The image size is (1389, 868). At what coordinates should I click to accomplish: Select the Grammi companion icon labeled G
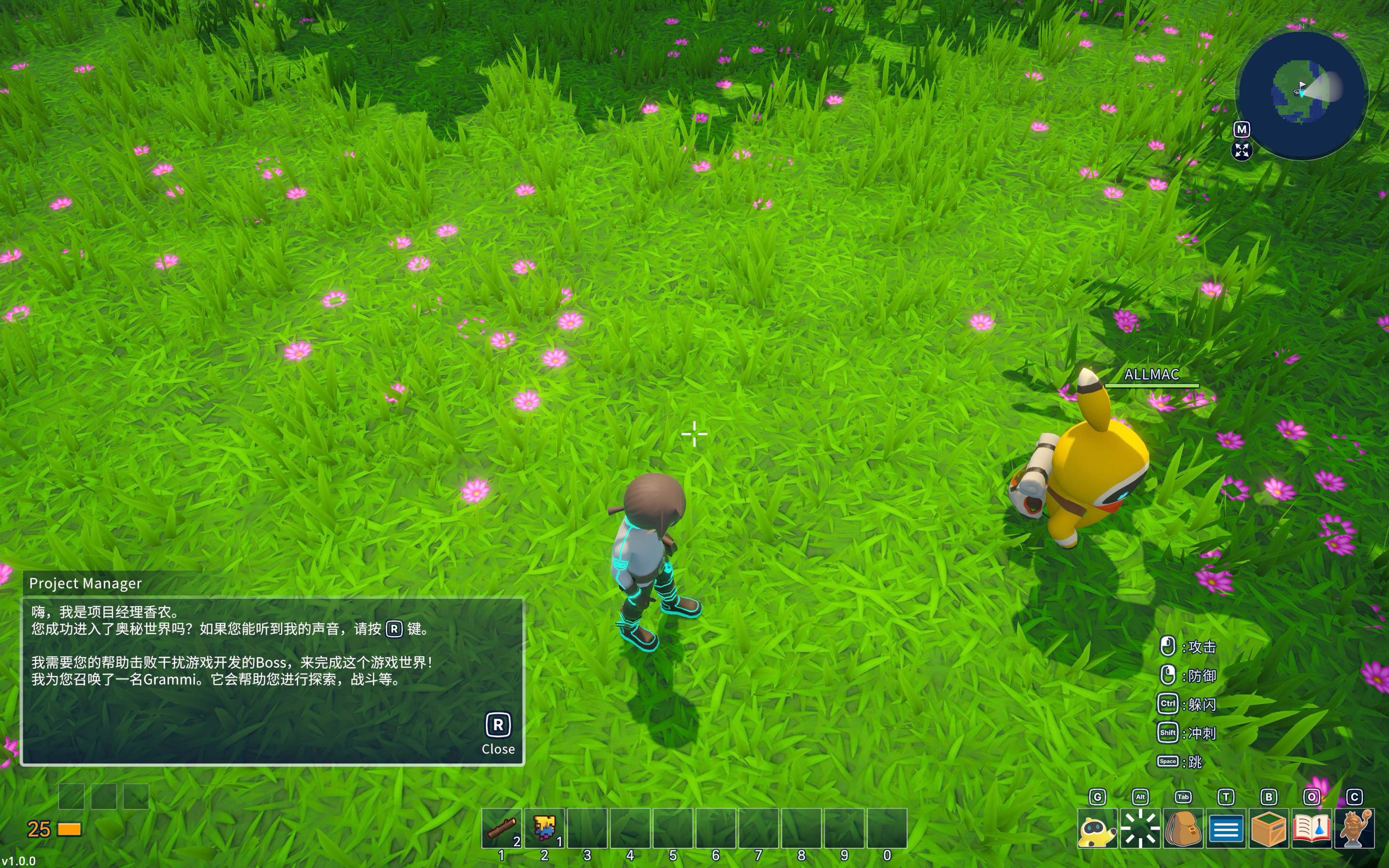(1098, 831)
